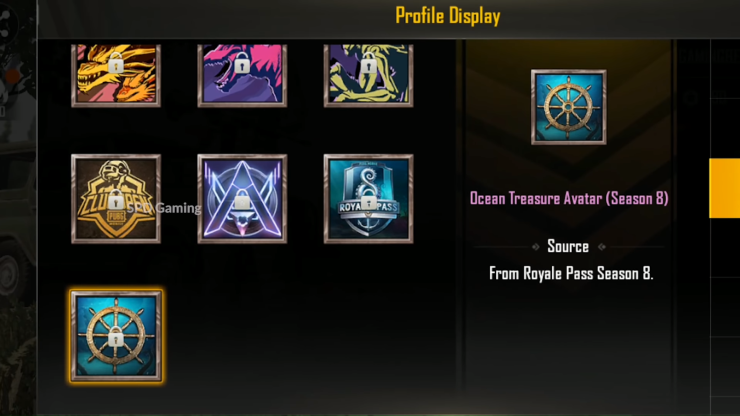The width and height of the screenshot is (740, 416).
Task: Click the orange tab on the right edge
Action: tap(724, 188)
